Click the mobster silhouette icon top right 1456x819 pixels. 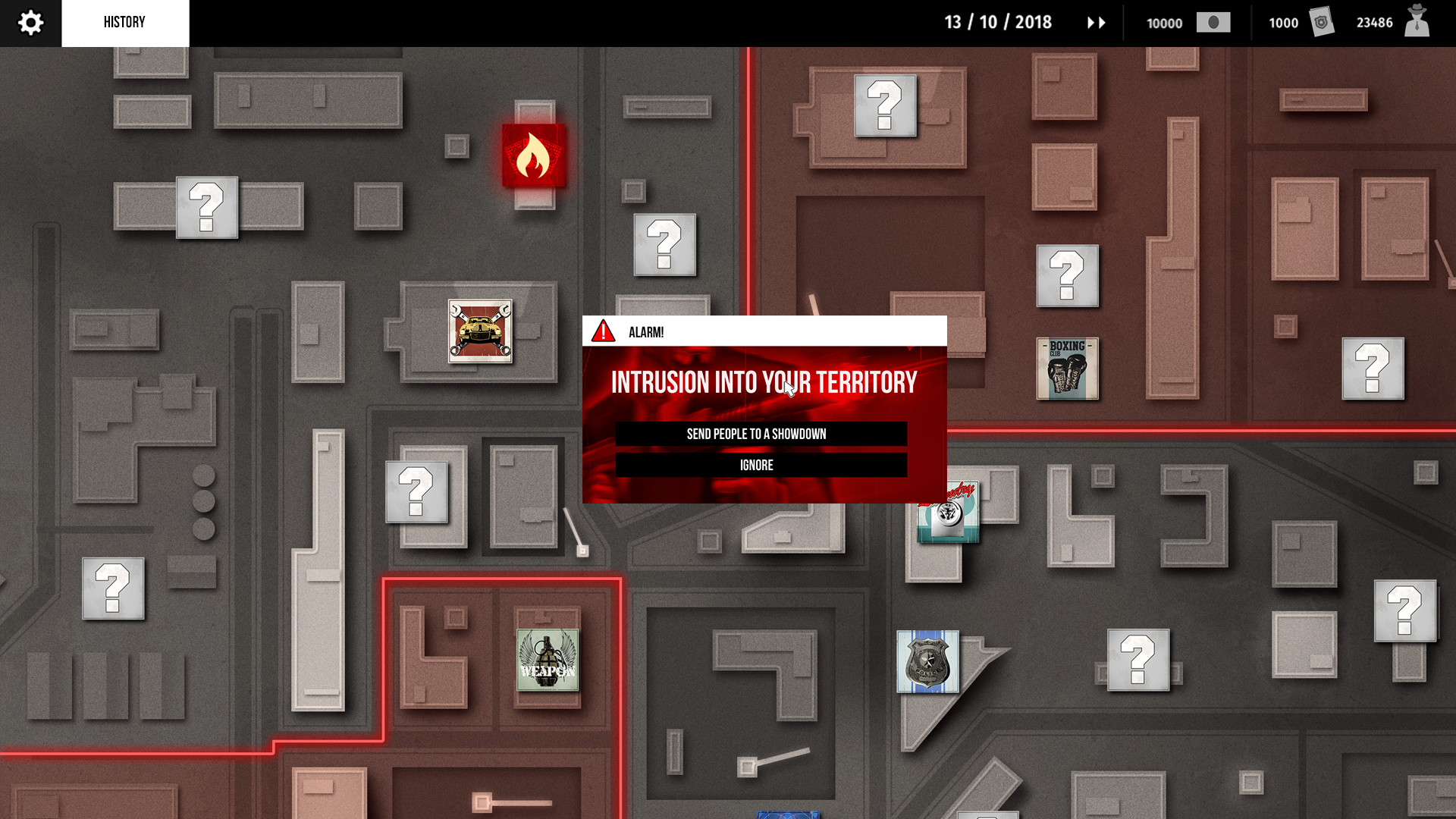click(x=1417, y=23)
